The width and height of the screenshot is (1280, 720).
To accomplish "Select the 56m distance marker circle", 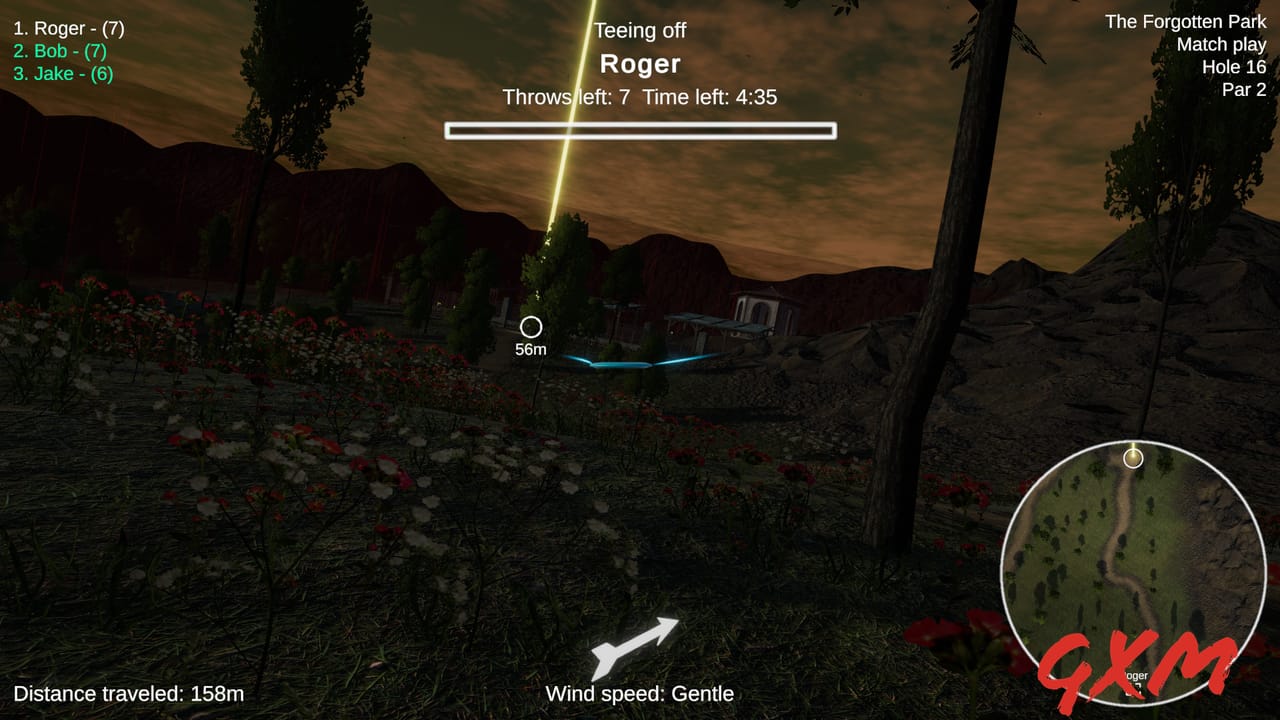I will point(532,325).
